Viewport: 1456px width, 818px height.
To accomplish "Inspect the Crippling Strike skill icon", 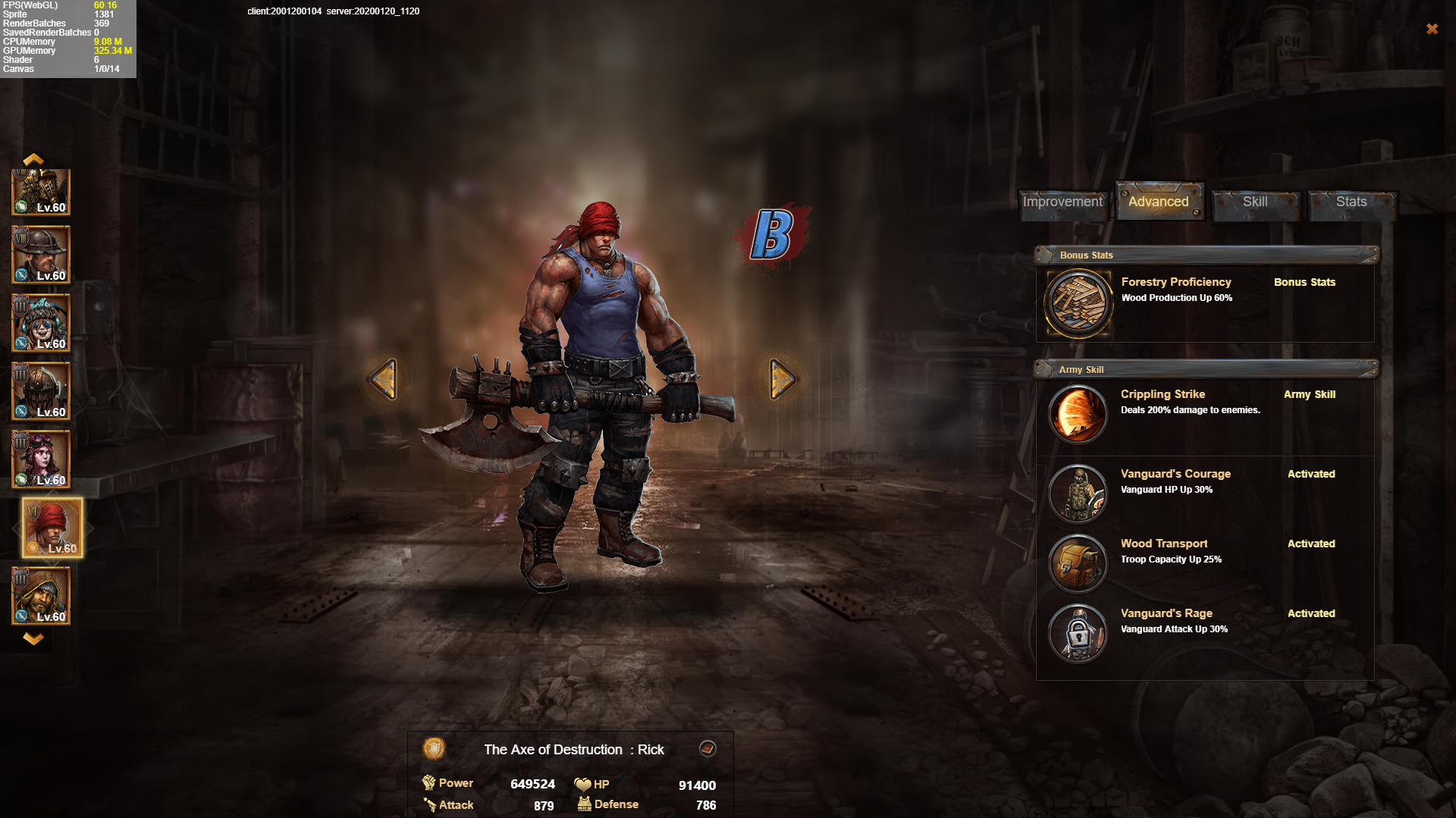I will 1078,414.
